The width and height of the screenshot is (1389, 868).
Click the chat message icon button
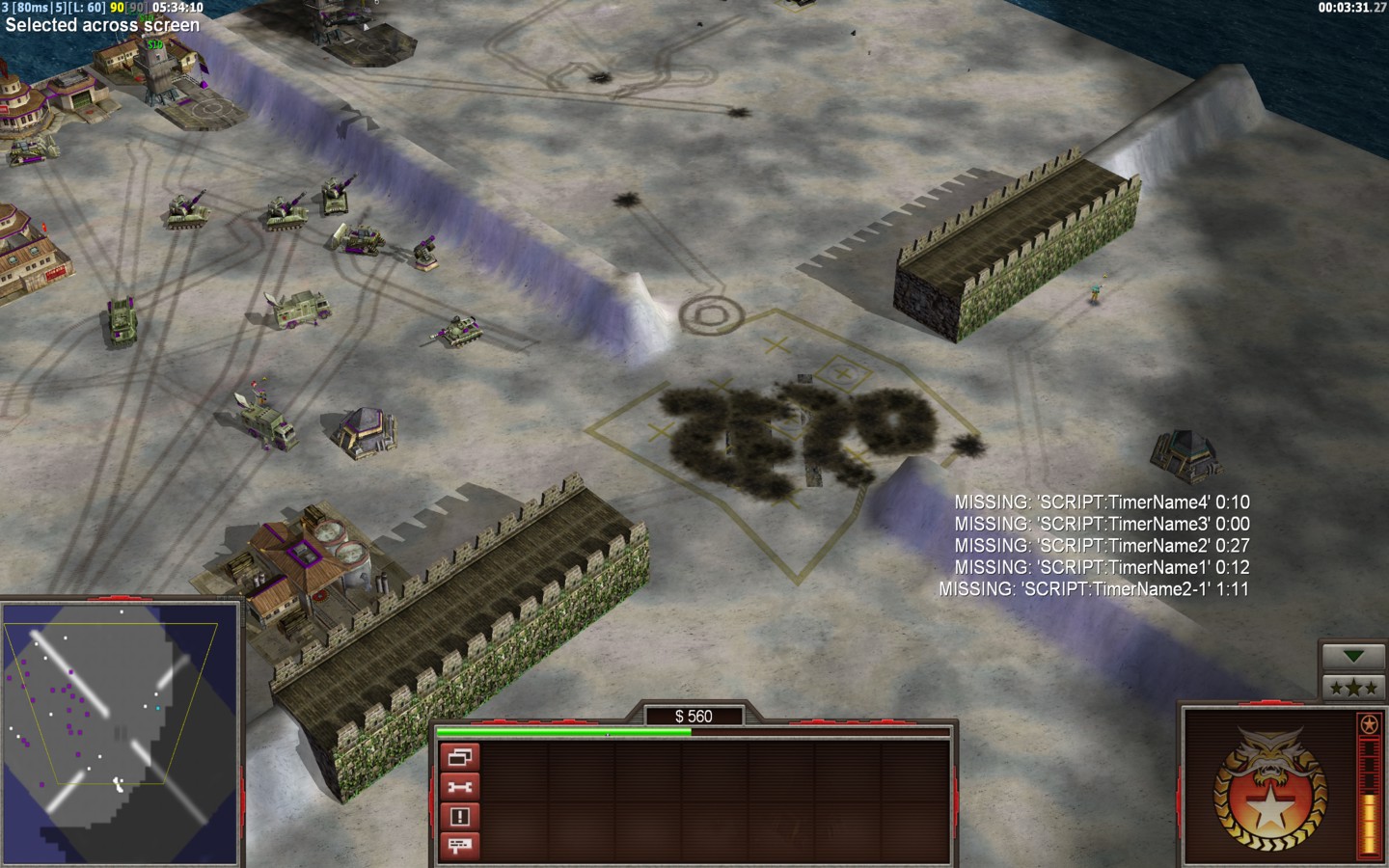pos(460,846)
